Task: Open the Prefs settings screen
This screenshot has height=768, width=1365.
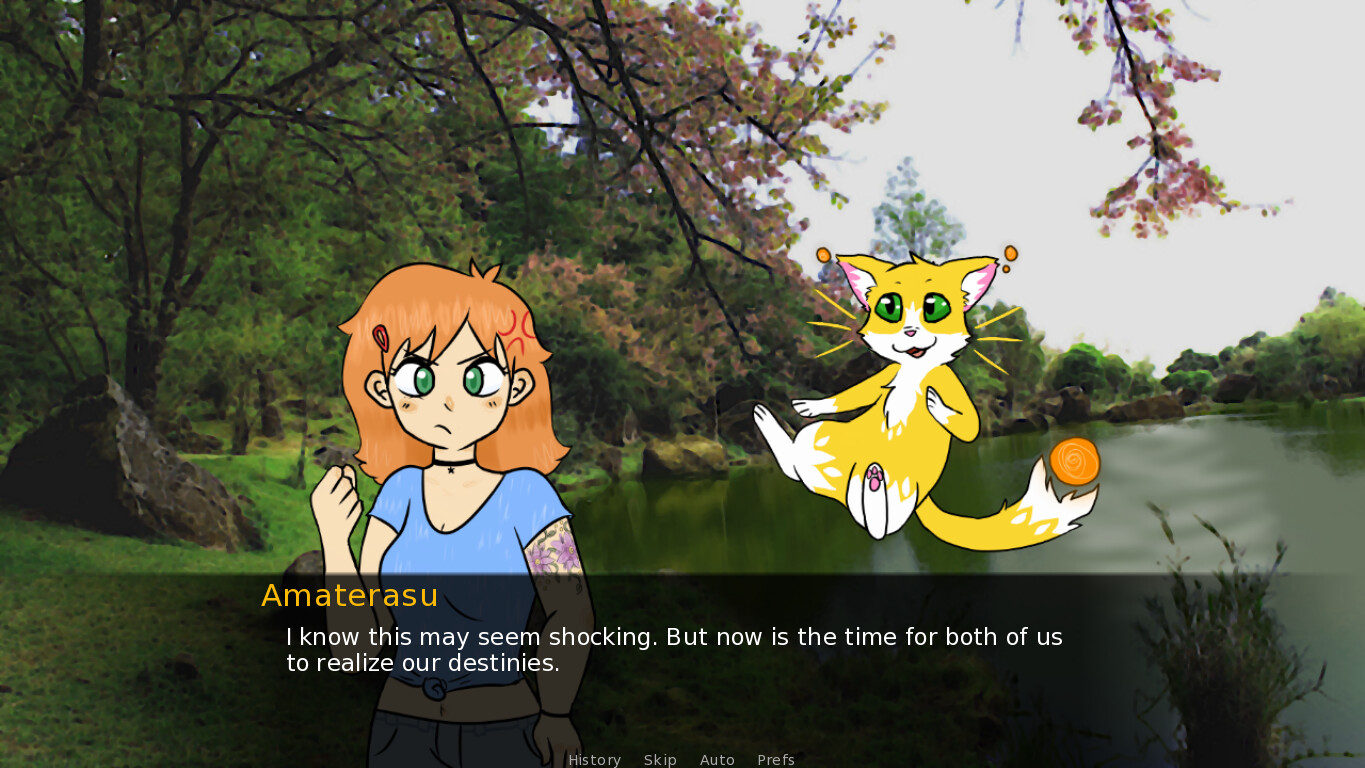Action: (x=776, y=760)
